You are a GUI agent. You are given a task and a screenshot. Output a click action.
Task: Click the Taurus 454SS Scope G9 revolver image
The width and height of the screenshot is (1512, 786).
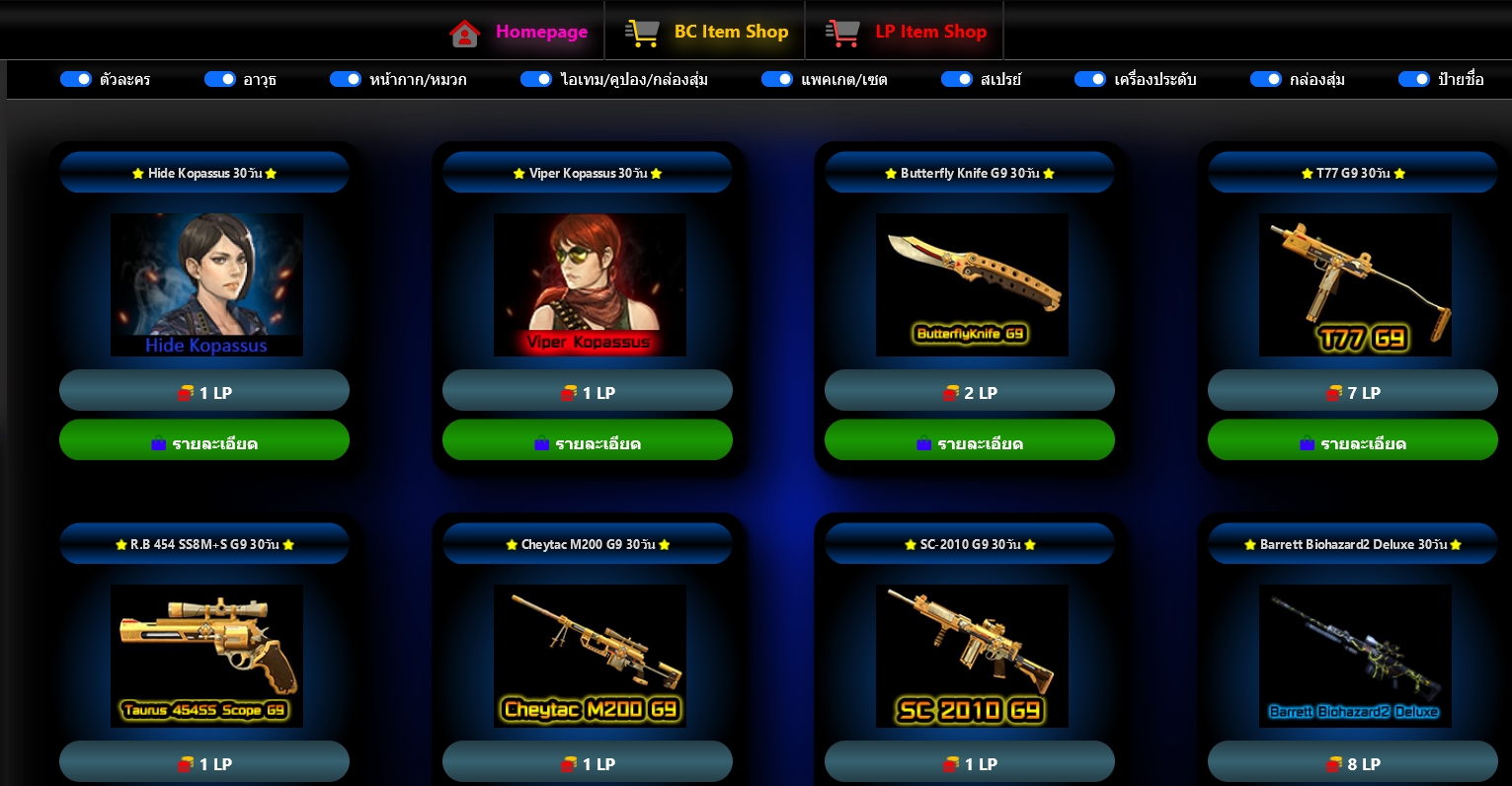point(206,656)
